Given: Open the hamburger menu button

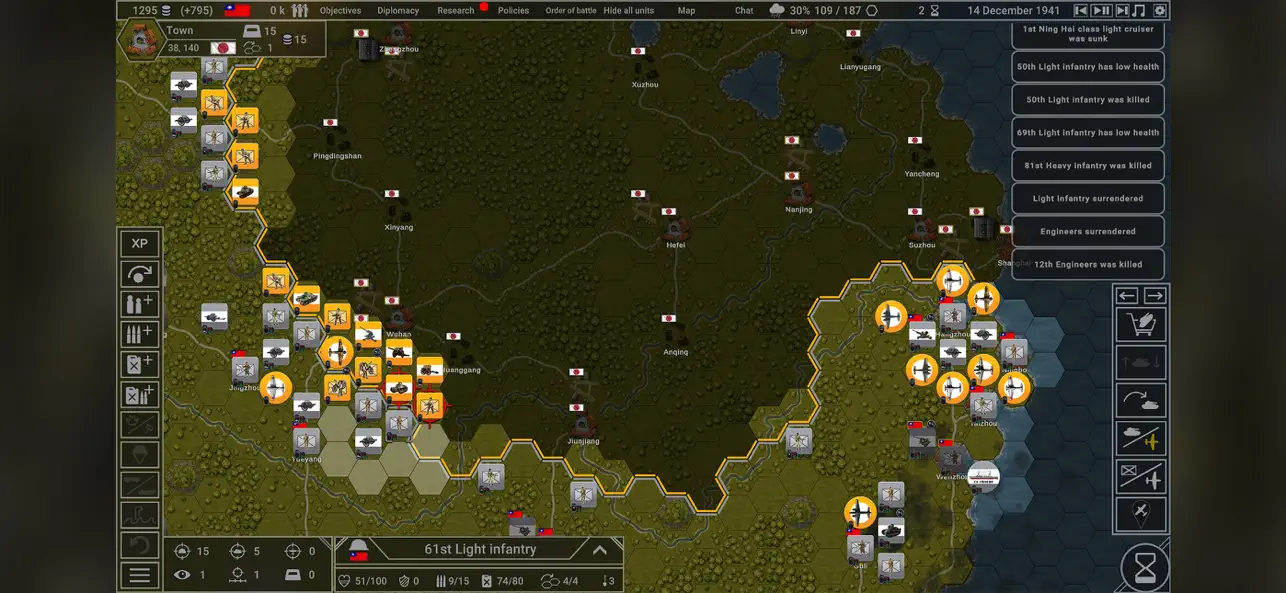Looking at the screenshot, I should tap(140, 575).
